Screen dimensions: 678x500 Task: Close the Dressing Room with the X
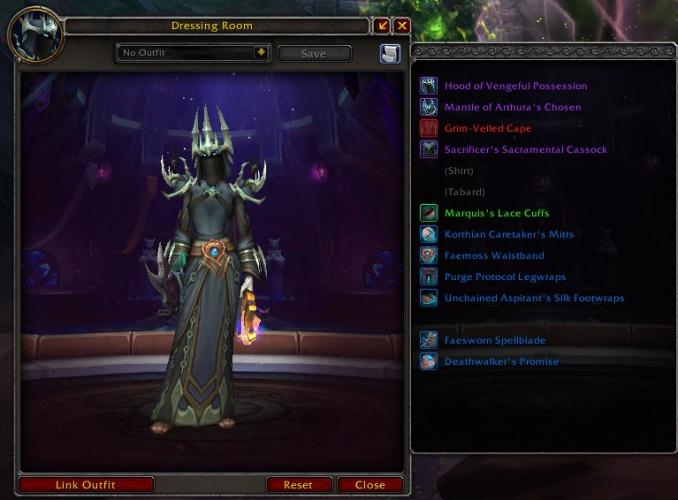click(x=402, y=26)
